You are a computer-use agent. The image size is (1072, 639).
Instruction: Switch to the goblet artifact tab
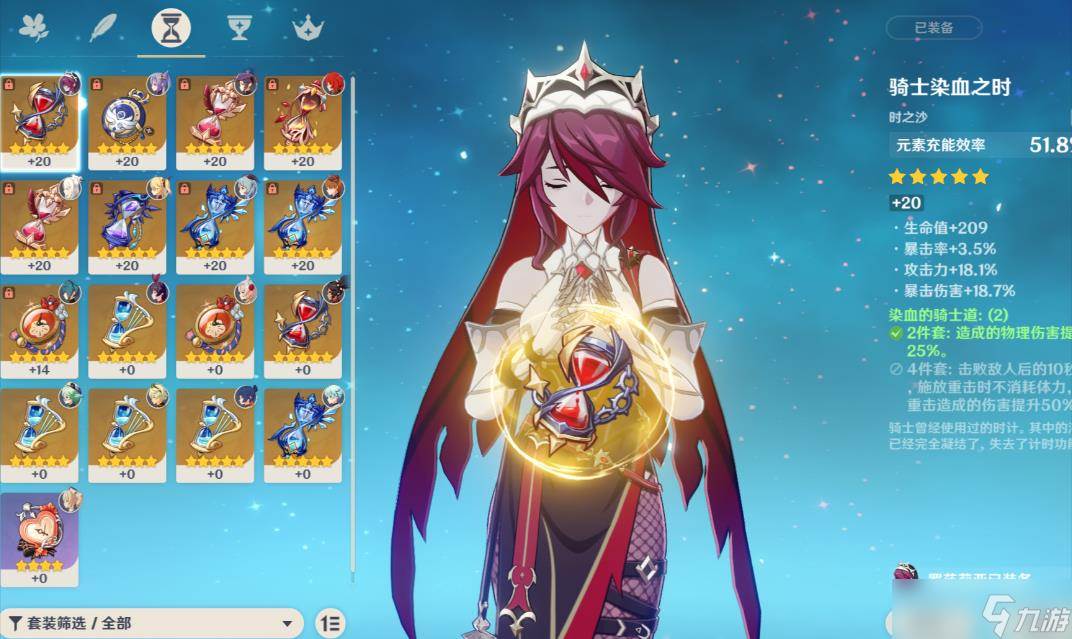(x=239, y=28)
